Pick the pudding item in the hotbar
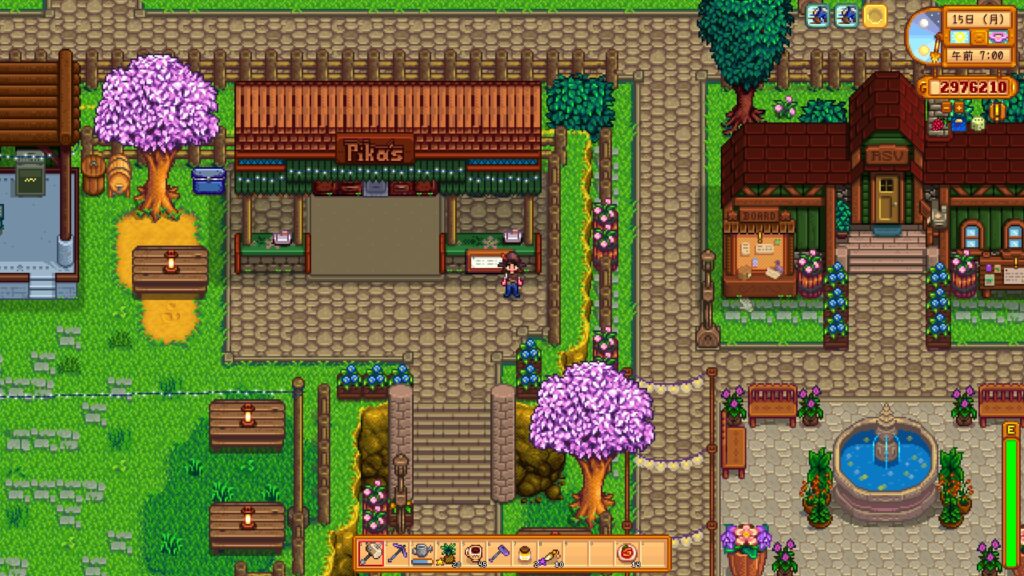1024x576 pixels. 525,553
